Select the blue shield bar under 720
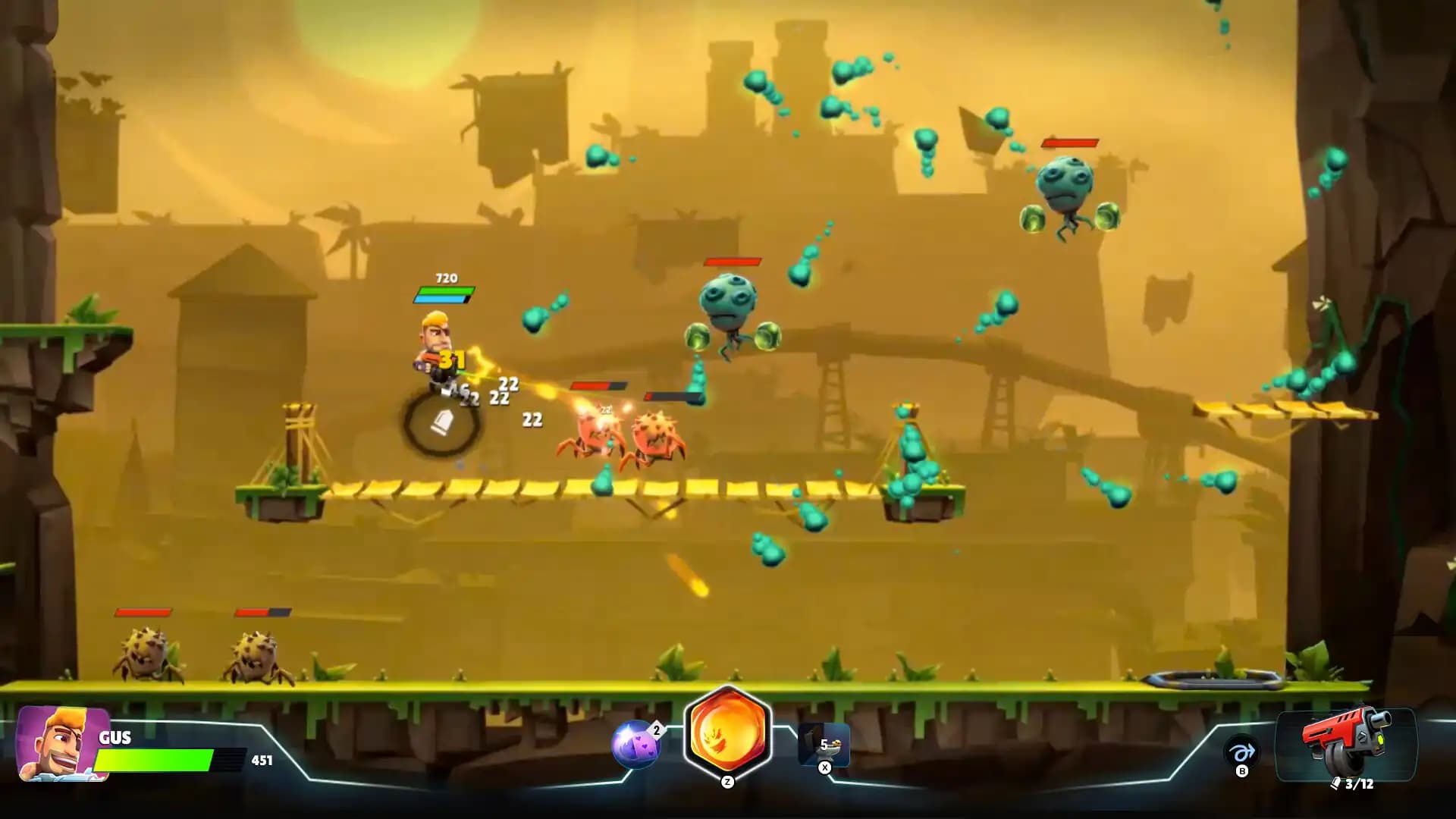The image size is (1456, 819). tap(444, 298)
